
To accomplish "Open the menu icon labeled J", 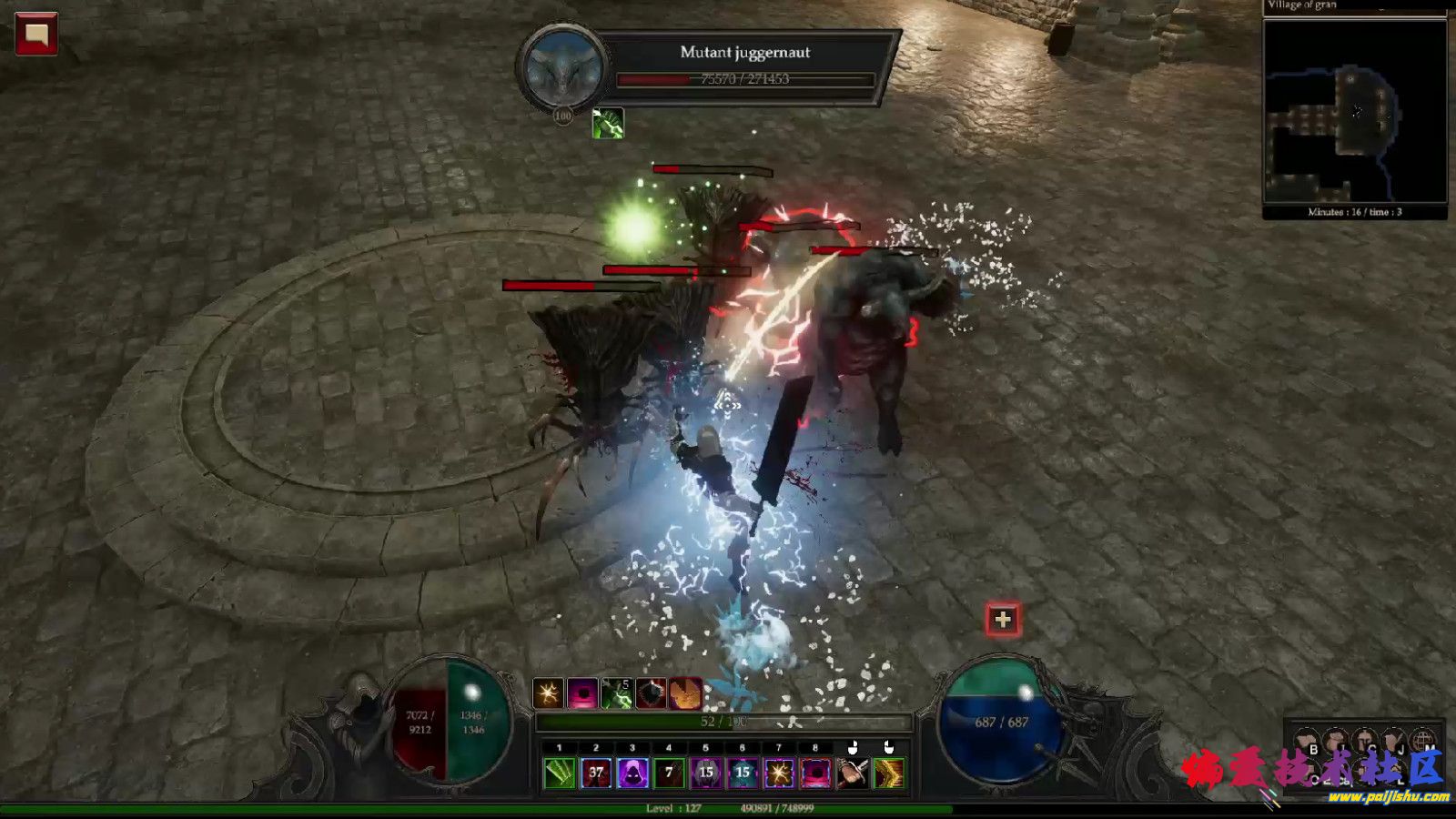I will (1394, 743).
